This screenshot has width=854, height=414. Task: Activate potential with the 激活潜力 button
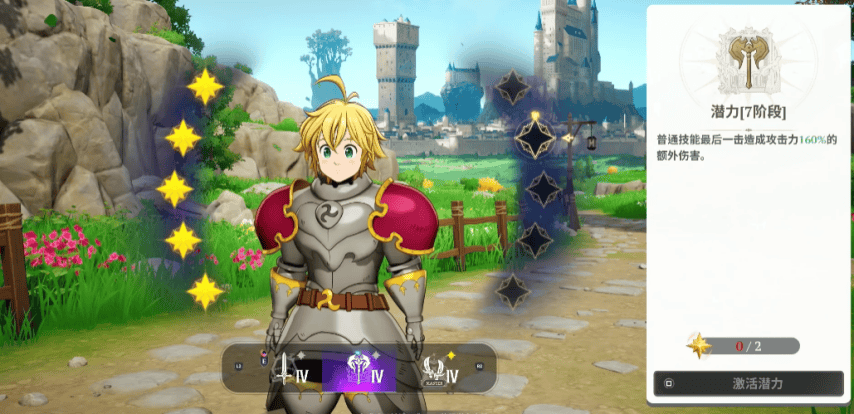(x=748, y=383)
